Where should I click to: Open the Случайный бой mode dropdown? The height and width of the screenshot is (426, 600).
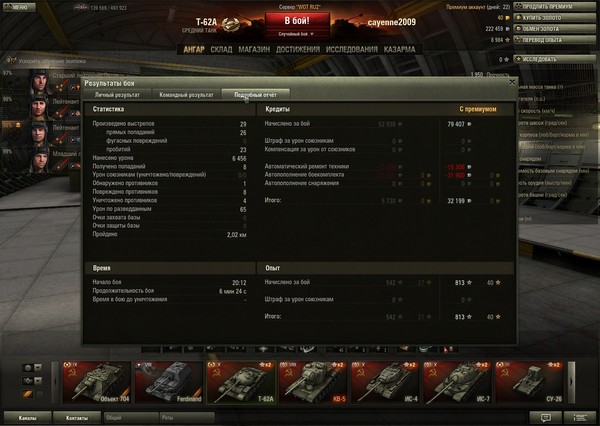click(296, 34)
